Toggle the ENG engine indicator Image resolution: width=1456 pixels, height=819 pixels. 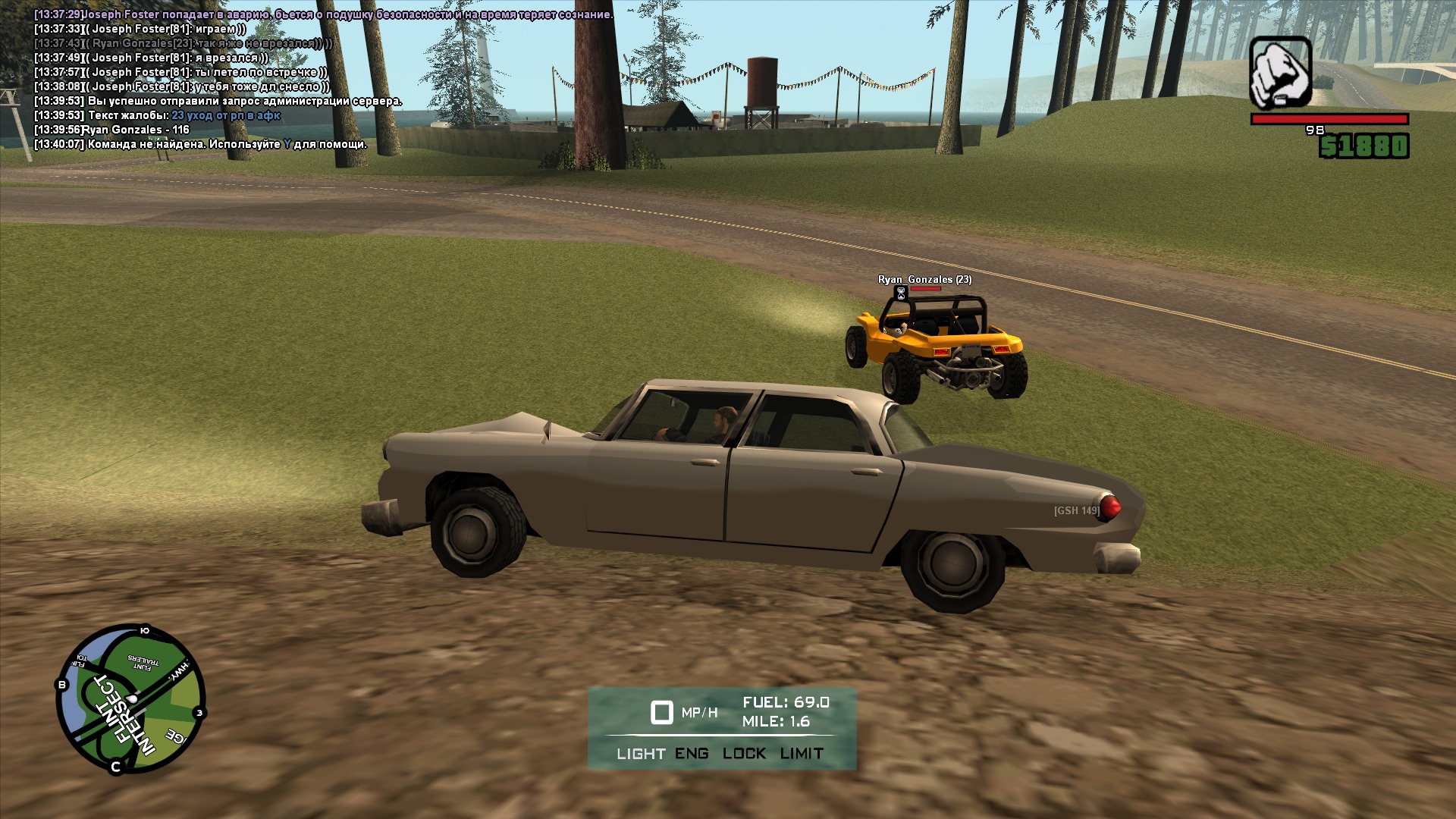[x=692, y=754]
